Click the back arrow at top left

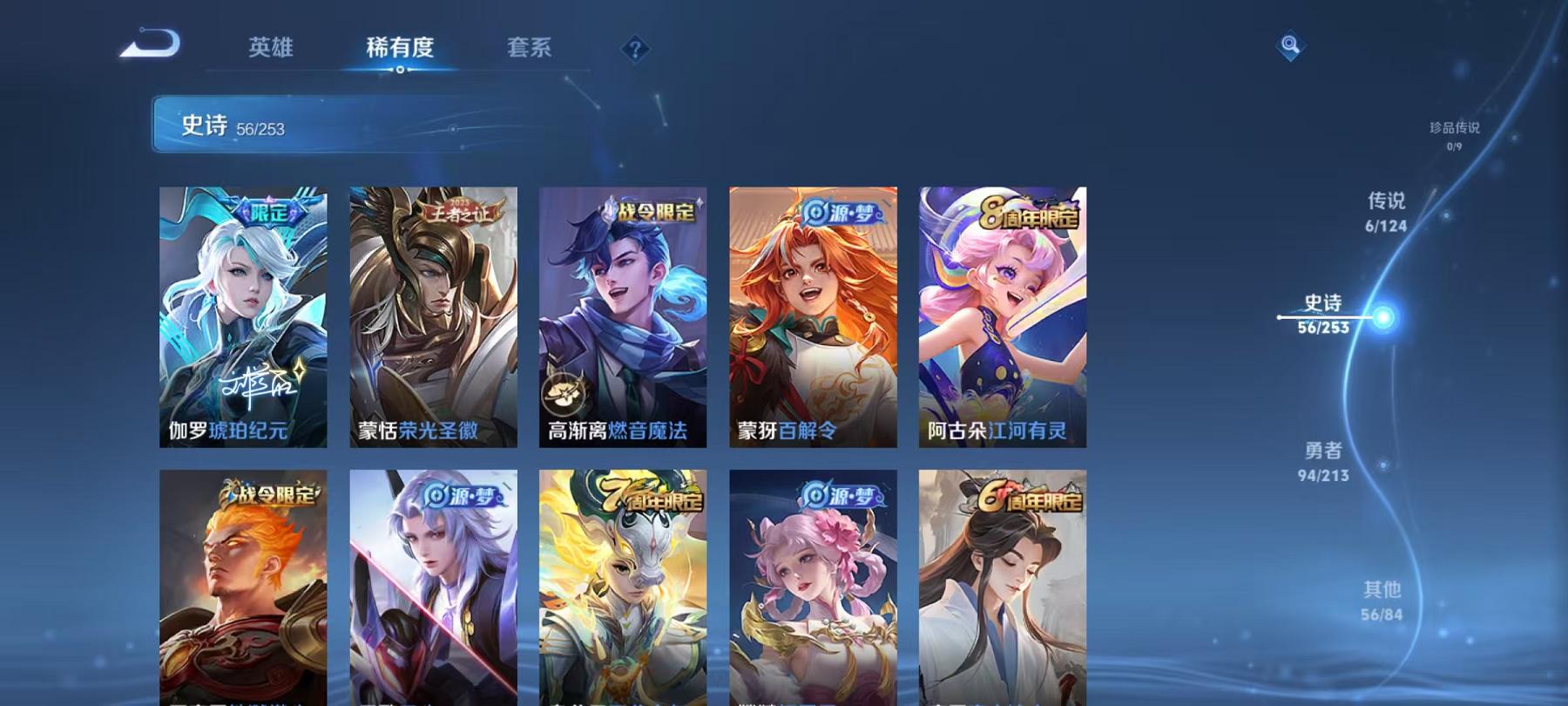pos(151,44)
